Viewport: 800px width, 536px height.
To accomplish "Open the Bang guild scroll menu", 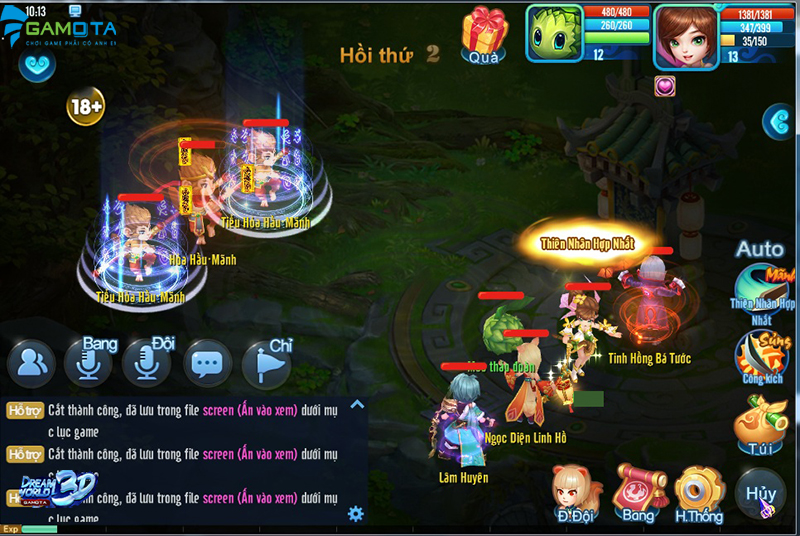I will point(638,490).
